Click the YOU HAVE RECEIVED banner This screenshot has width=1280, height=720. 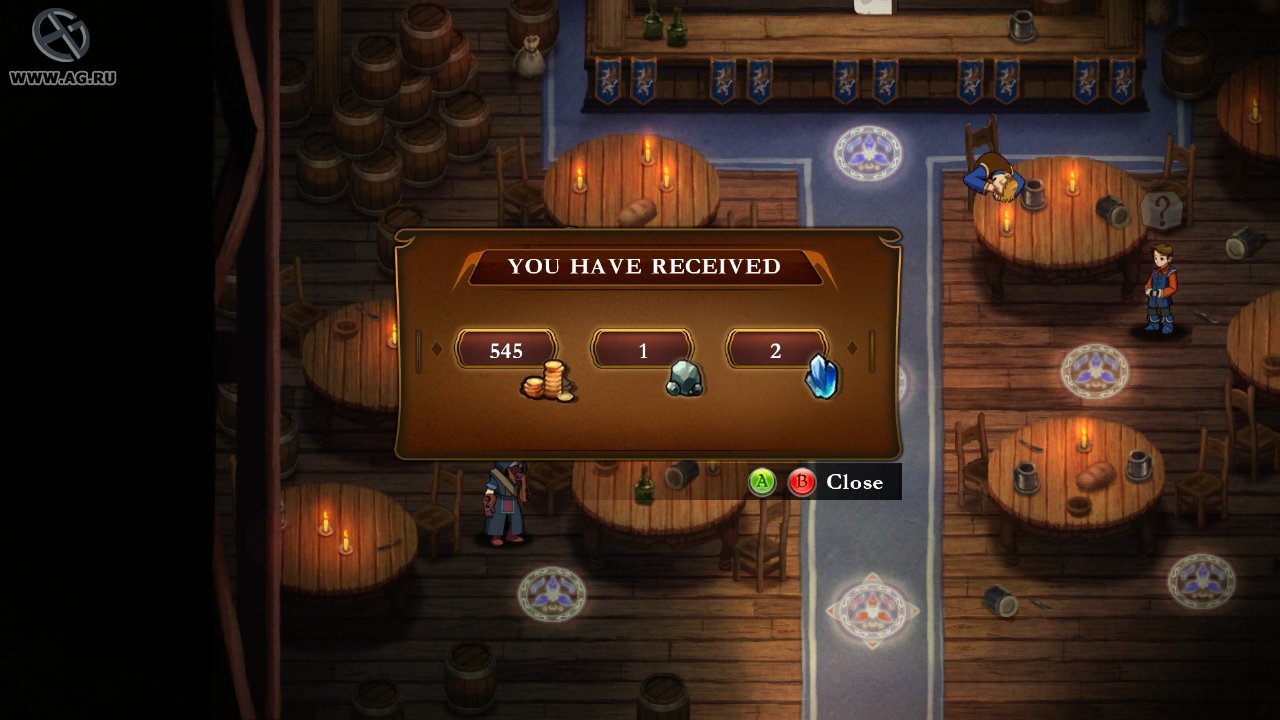[x=644, y=267]
